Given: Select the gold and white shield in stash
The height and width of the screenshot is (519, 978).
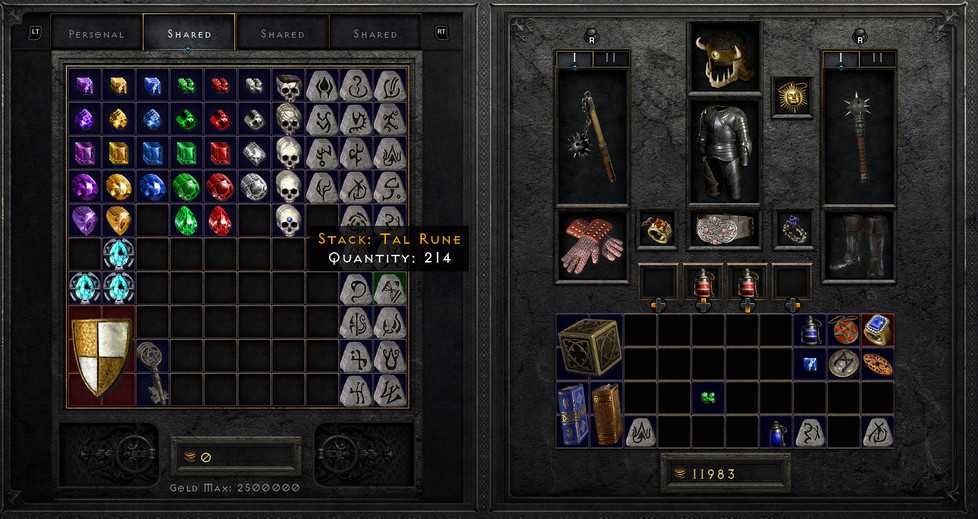Looking at the screenshot, I should click(x=100, y=357).
